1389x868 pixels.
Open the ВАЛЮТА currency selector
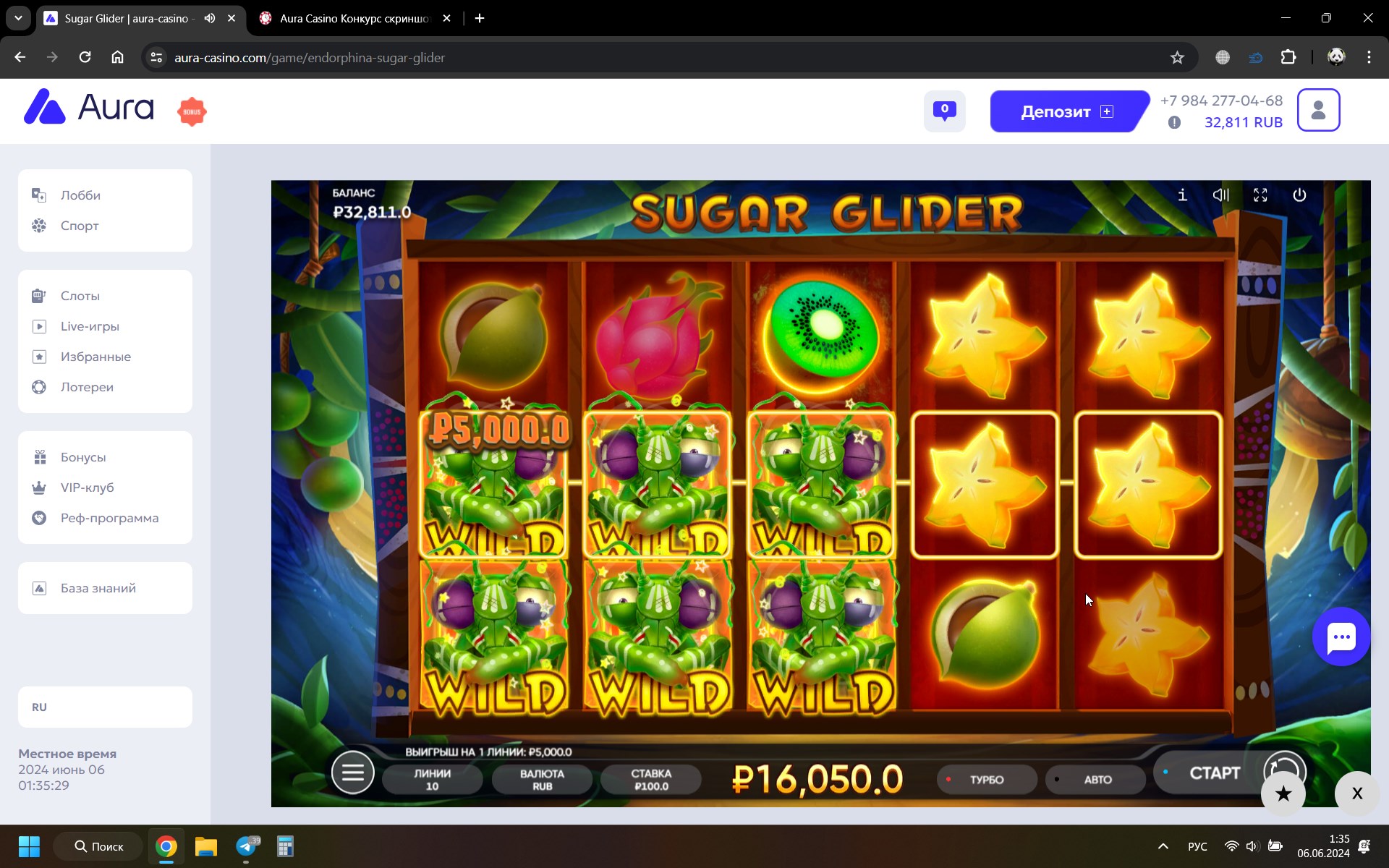tap(542, 780)
